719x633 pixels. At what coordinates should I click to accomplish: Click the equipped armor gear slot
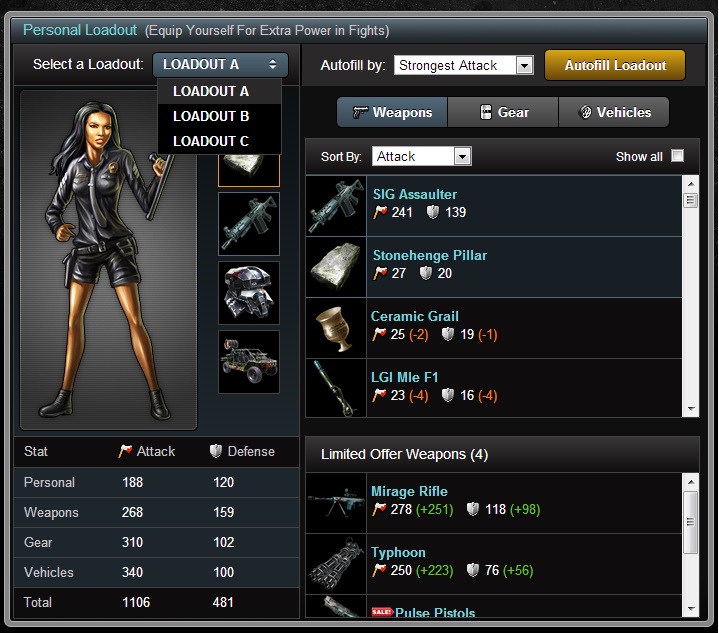click(249, 293)
